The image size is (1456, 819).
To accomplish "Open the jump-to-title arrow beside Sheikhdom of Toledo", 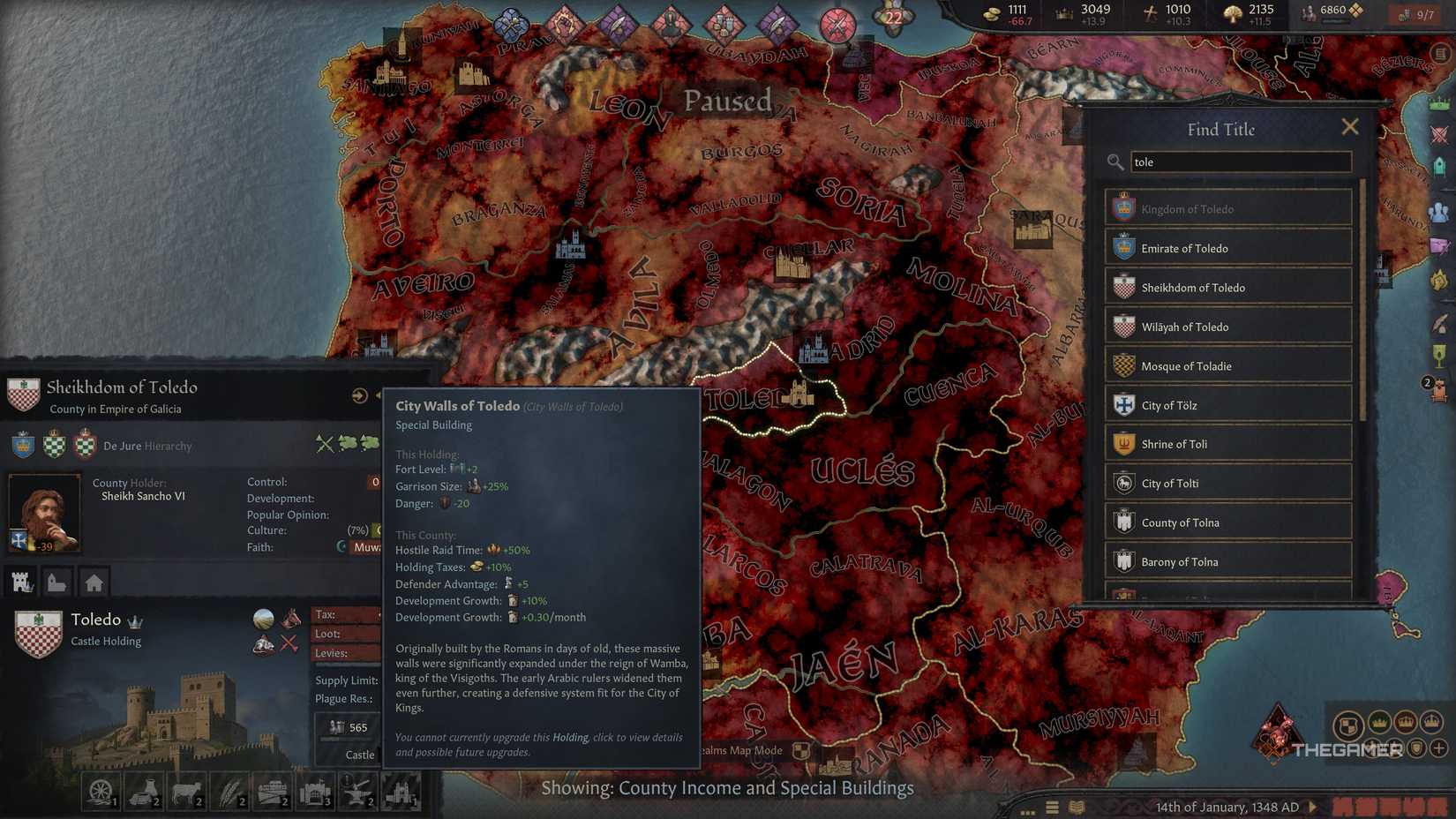I will coord(360,395).
